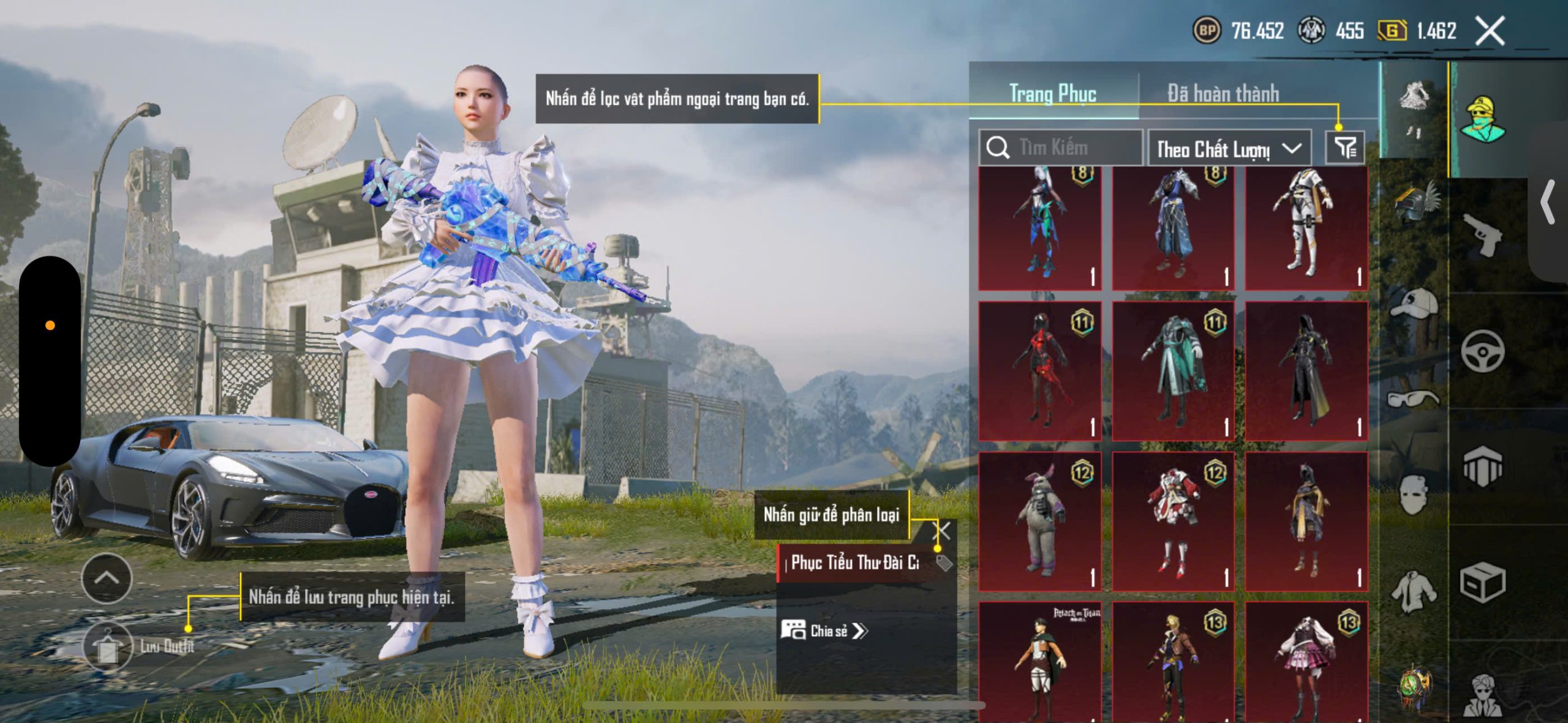Toggle the owned-items filter funnel icon
The image size is (1568, 723).
(1345, 148)
